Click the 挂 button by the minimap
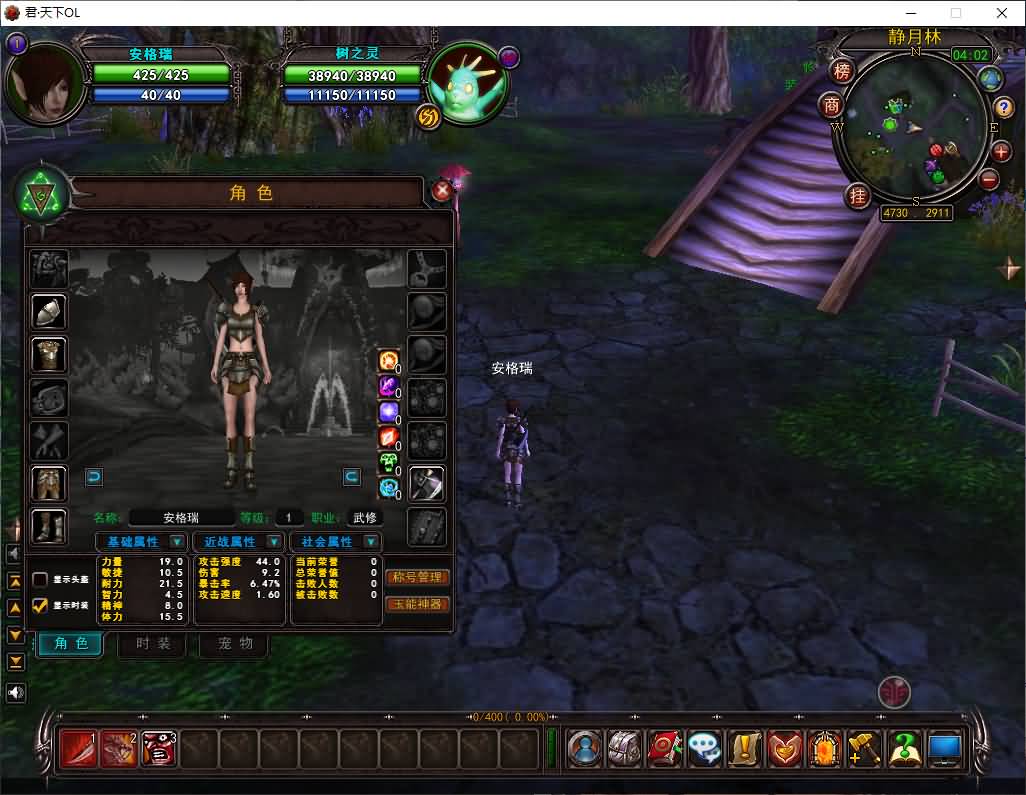Image resolution: width=1026 pixels, height=795 pixels. [x=857, y=195]
